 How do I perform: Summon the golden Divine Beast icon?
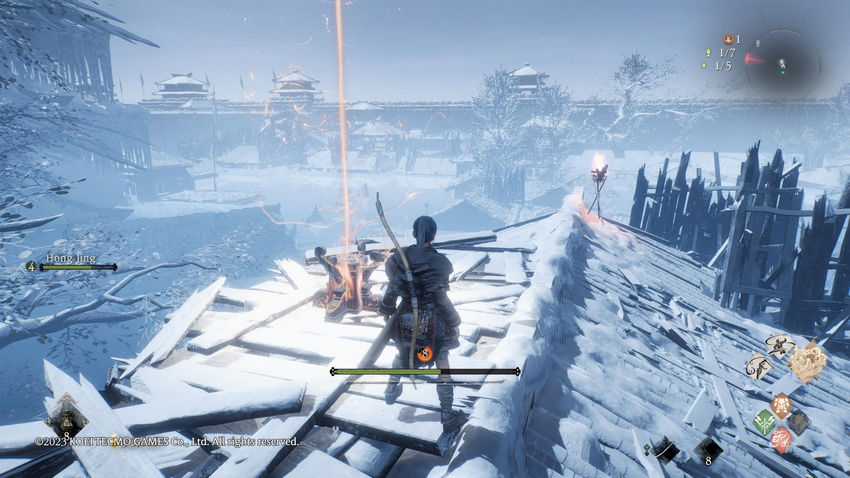click(808, 361)
